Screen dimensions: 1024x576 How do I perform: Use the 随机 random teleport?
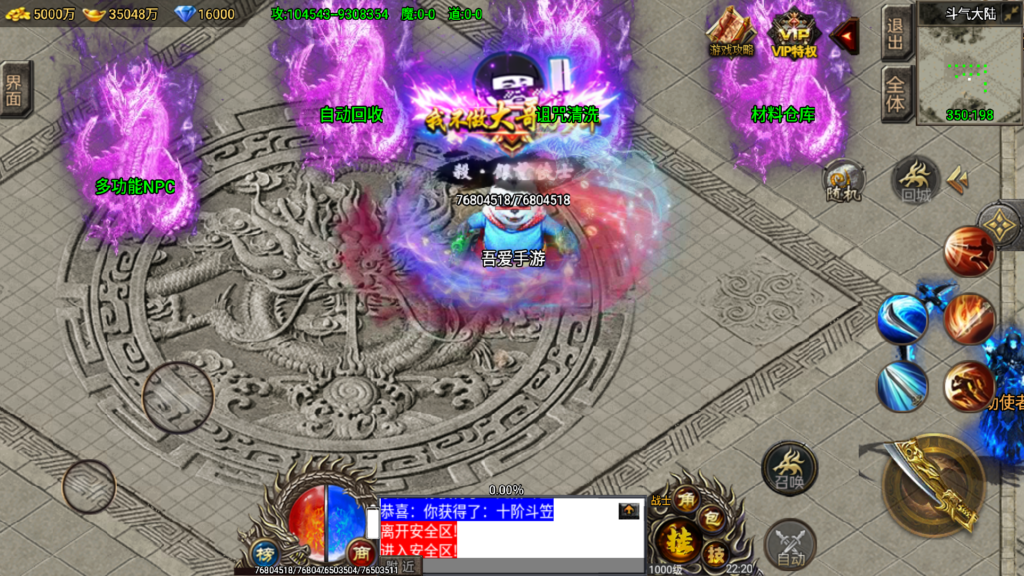click(x=842, y=182)
